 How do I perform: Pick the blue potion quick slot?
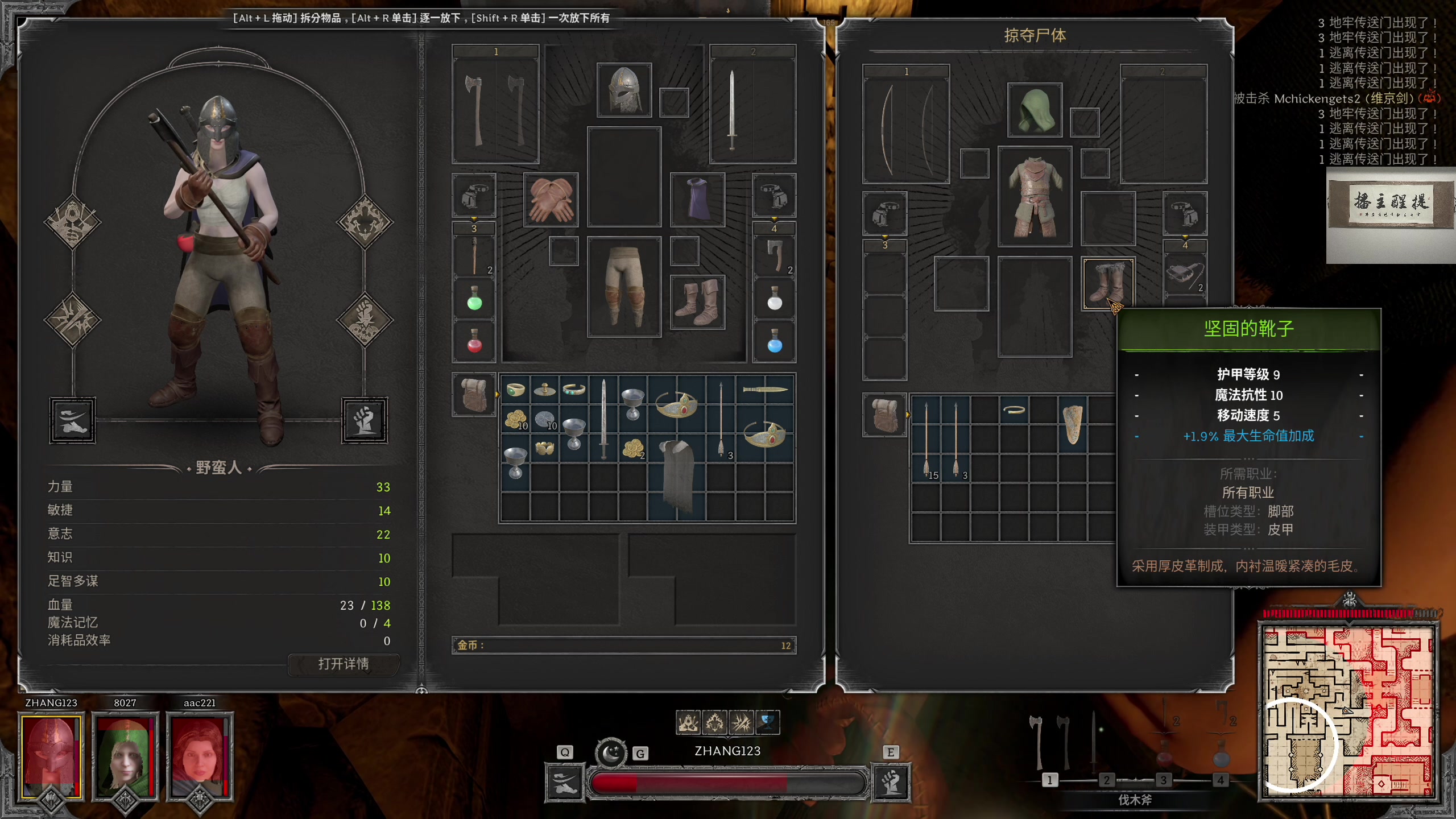(x=775, y=342)
